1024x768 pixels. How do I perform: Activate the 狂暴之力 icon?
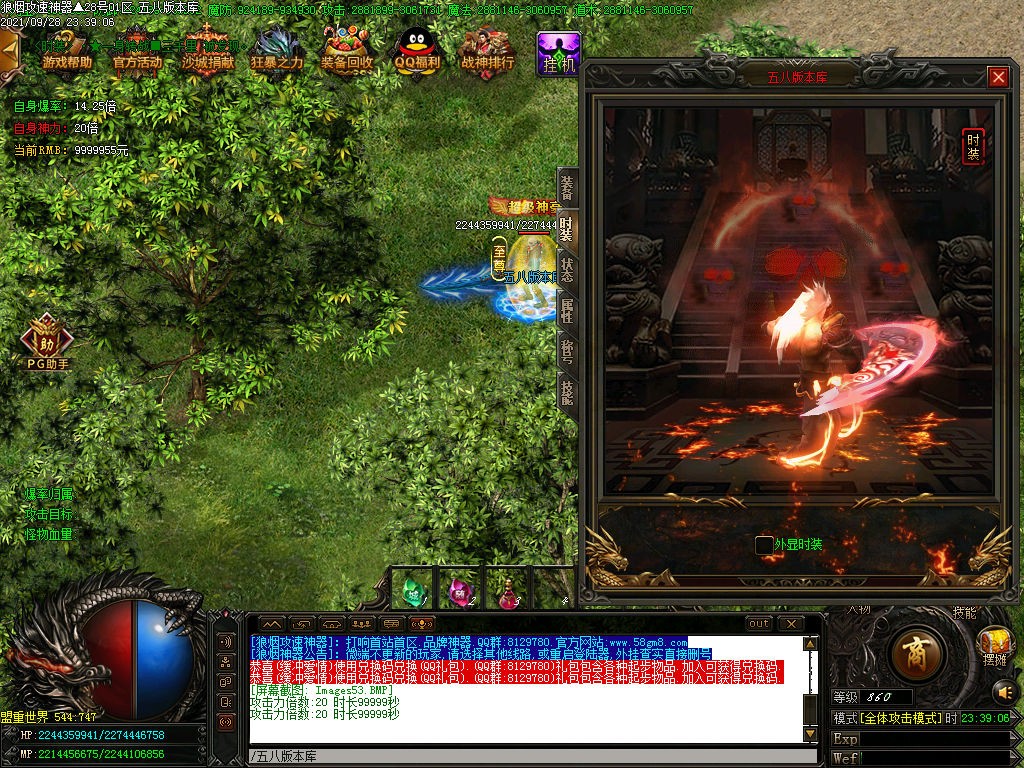tap(277, 50)
